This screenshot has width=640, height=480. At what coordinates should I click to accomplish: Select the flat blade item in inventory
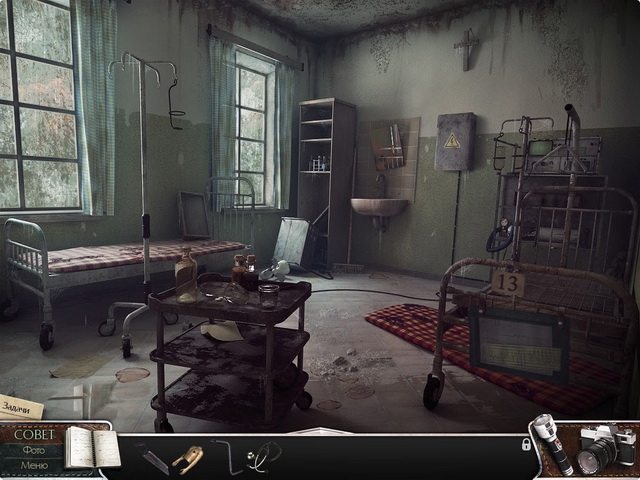point(154,457)
